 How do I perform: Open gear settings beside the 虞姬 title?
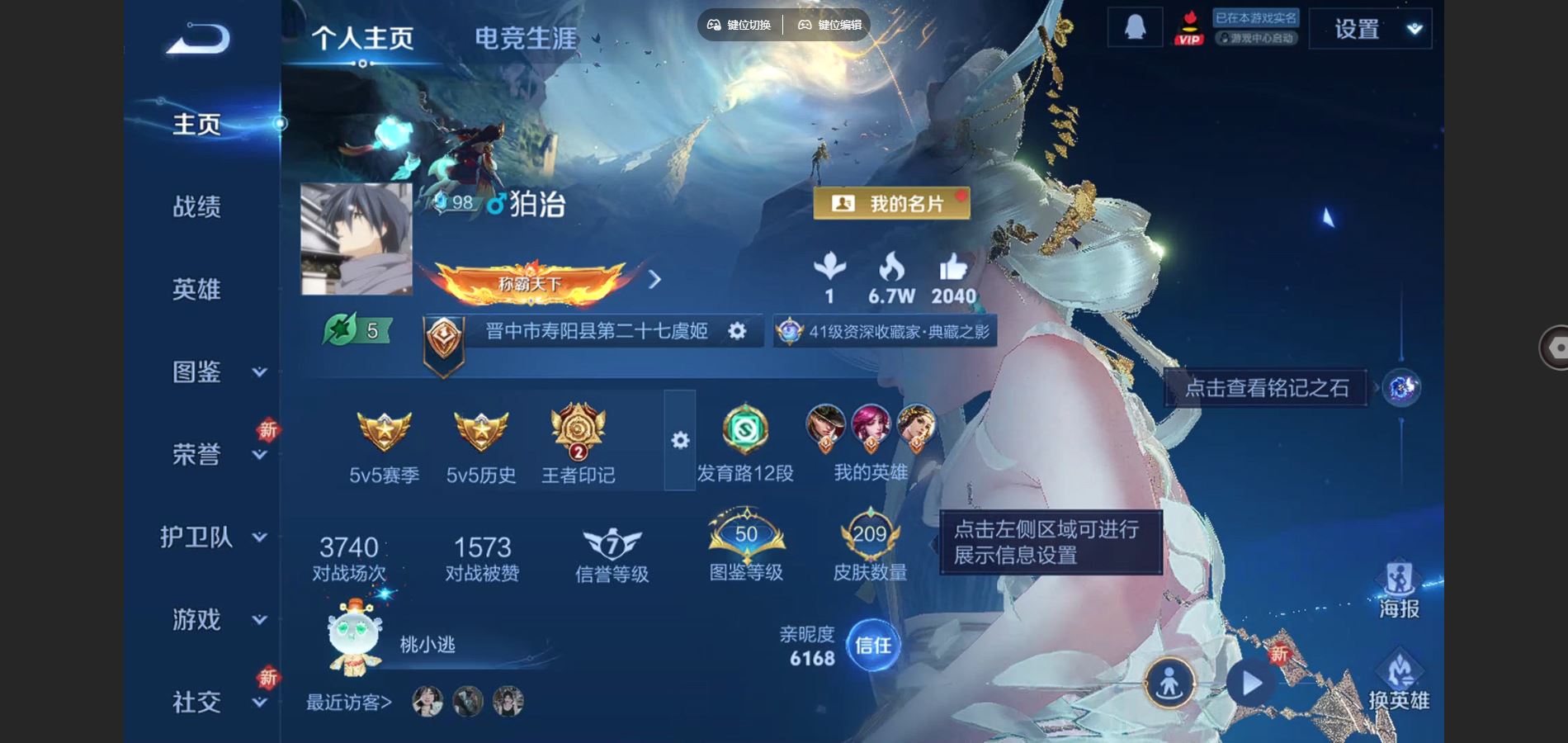tap(737, 330)
